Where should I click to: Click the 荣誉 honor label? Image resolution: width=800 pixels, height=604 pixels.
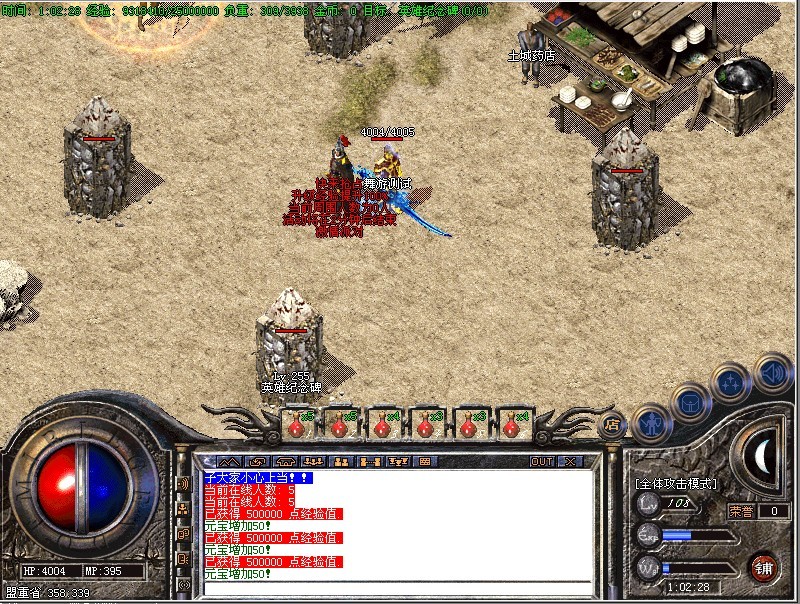[742, 511]
